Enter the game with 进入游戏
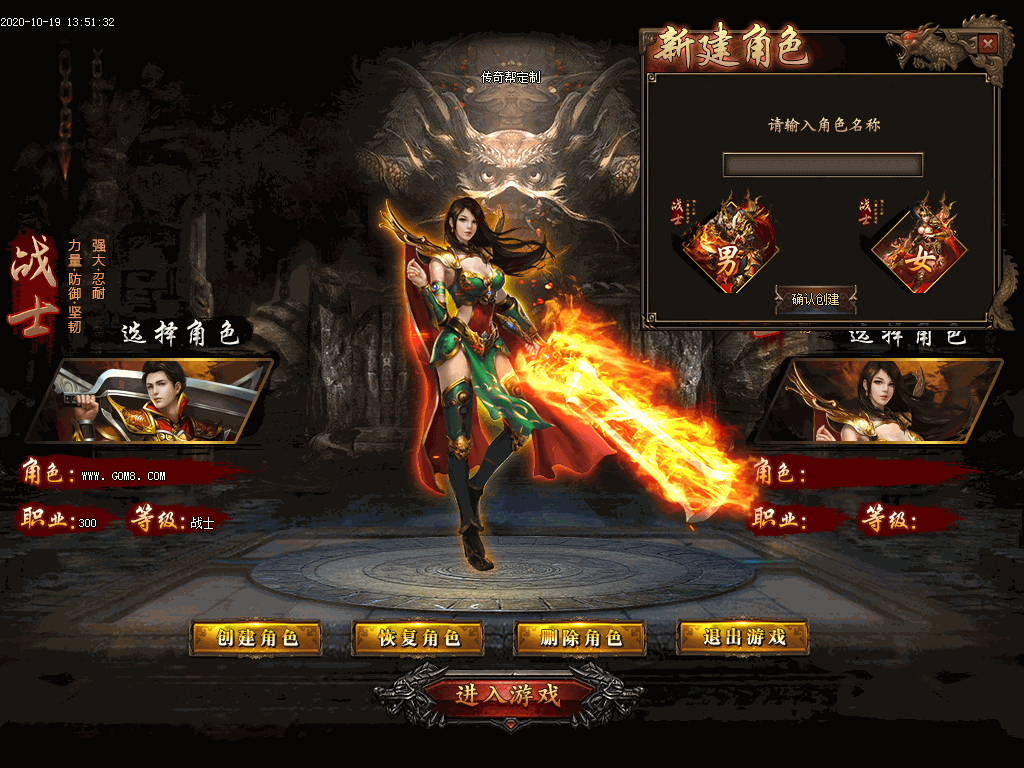The height and width of the screenshot is (768, 1024). tap(508, 694)
